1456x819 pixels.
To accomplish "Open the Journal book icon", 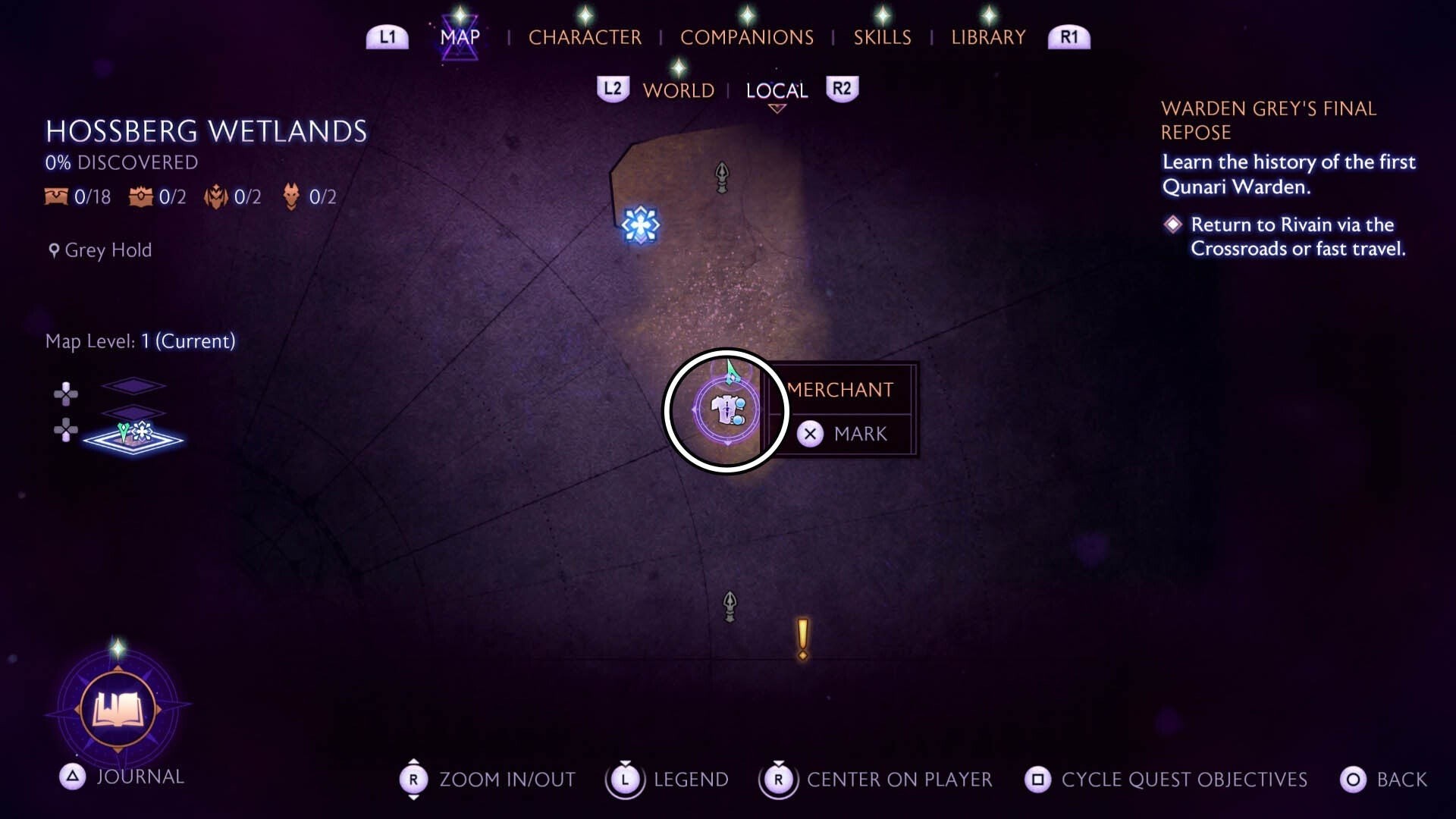I will (x=118, y=711).
